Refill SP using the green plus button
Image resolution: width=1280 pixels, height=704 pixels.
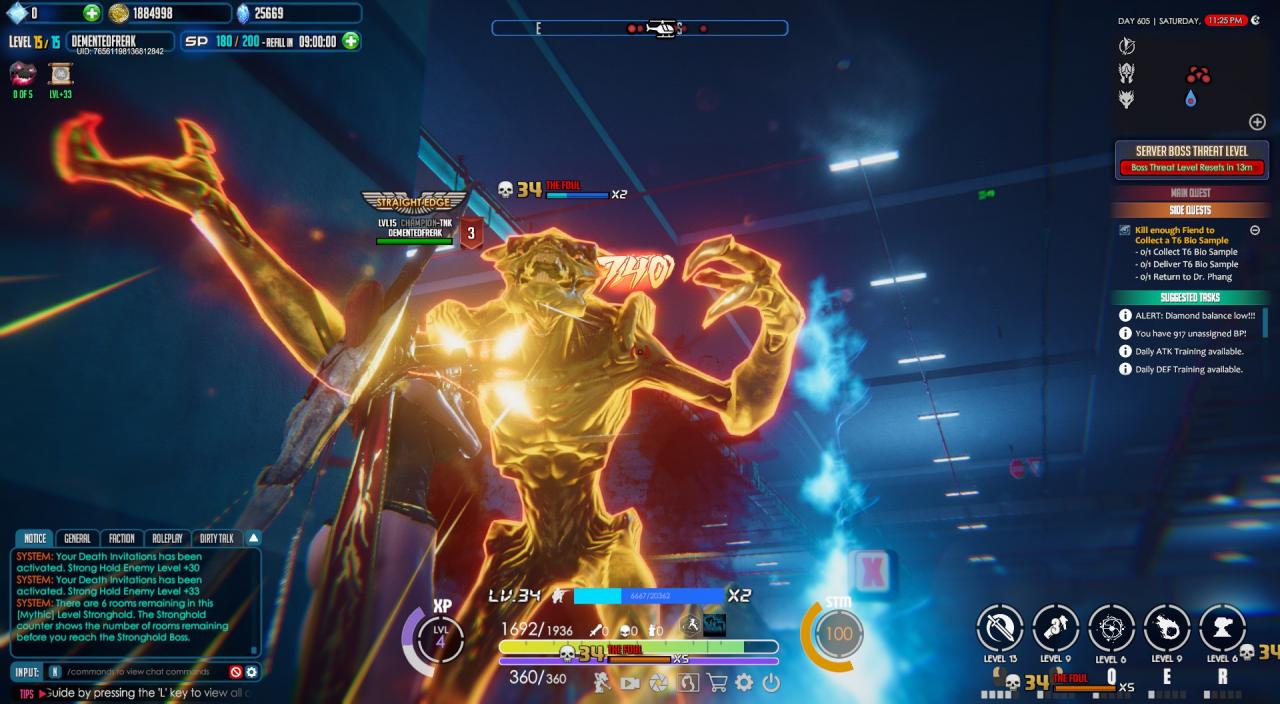[x=351, y=41]
